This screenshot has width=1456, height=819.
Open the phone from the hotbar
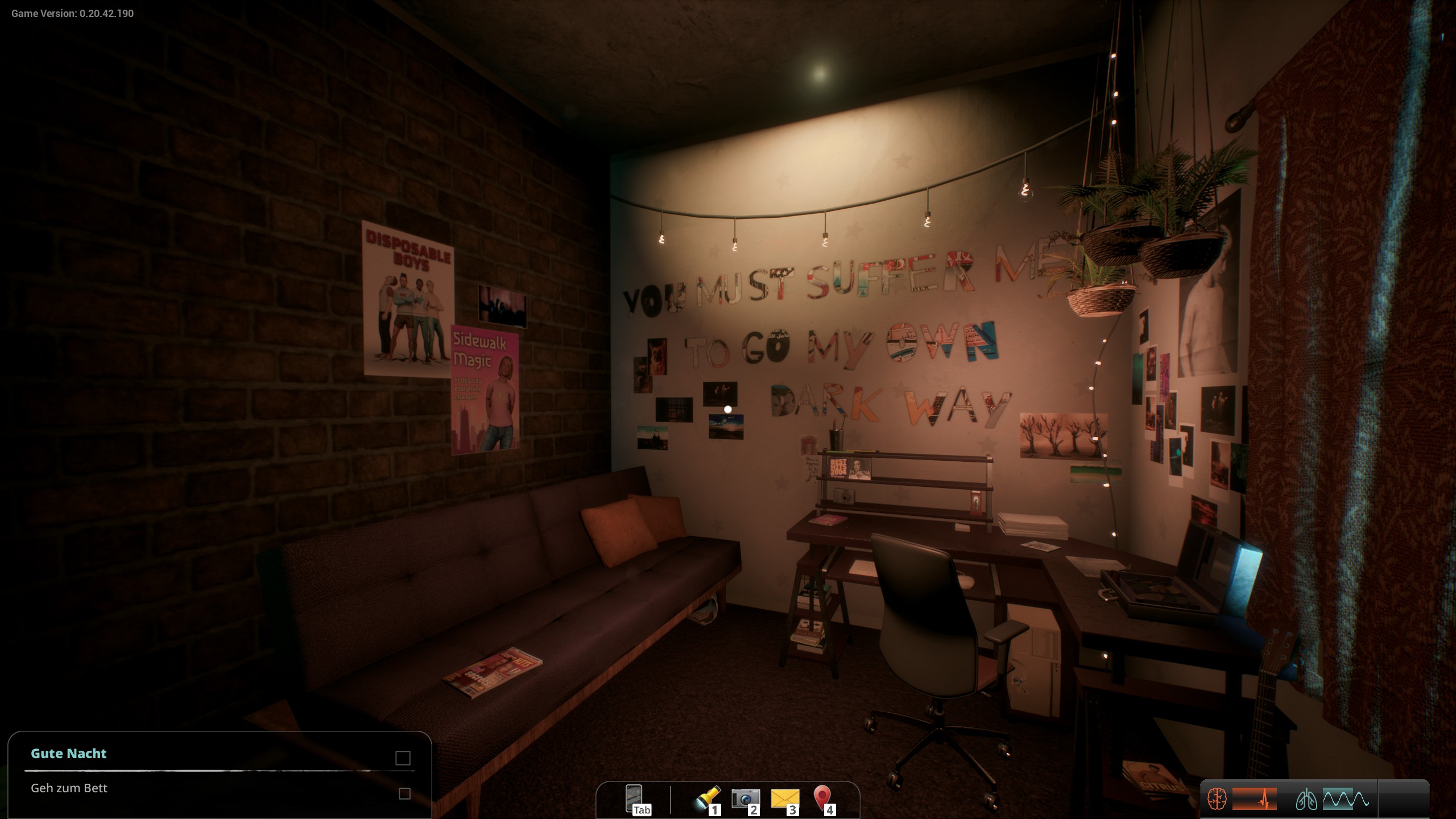coord(634,799)
